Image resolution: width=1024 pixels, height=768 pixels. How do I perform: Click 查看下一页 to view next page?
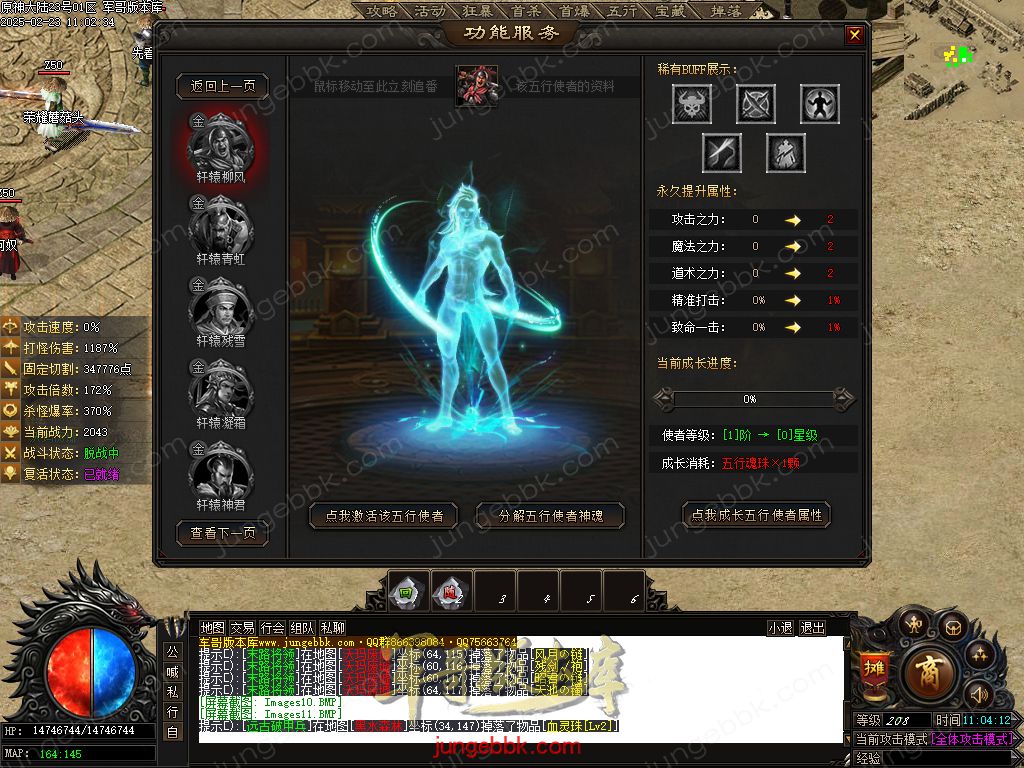223,533
